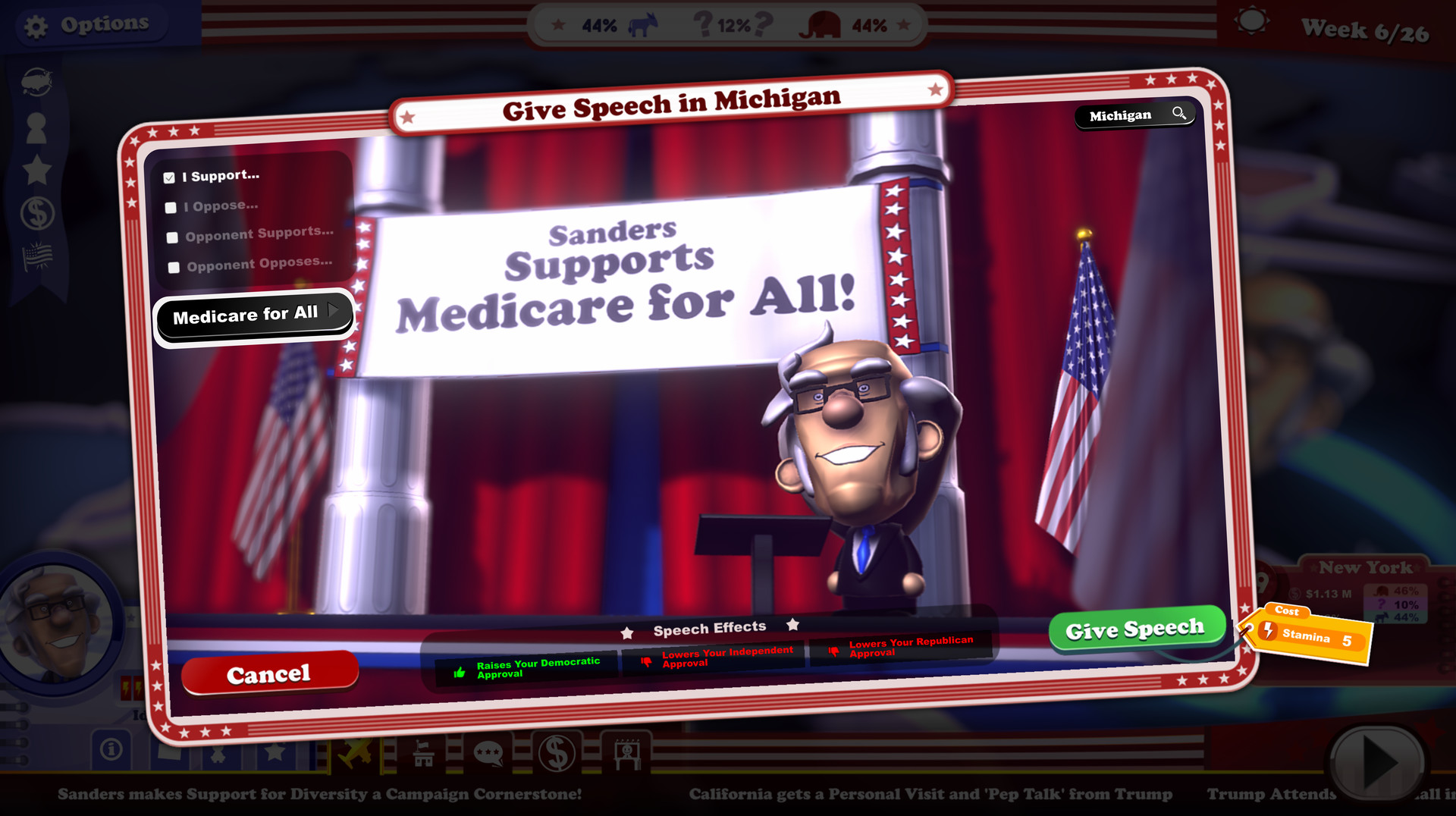Check the "Opponent Supports..." checkbox
This screenshot has width=1456, height=816.
[x=171, y=236]
